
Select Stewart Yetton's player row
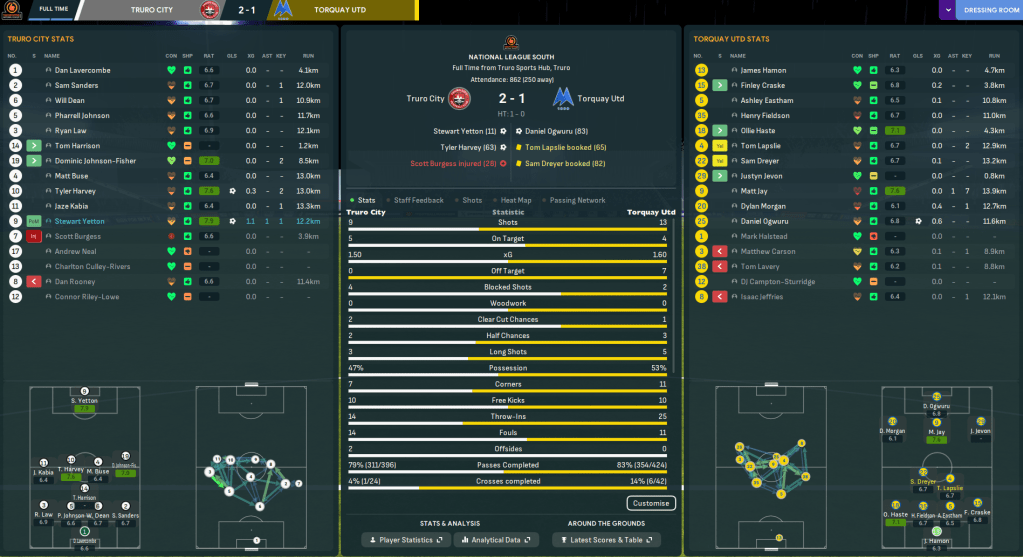pos(84,220)
